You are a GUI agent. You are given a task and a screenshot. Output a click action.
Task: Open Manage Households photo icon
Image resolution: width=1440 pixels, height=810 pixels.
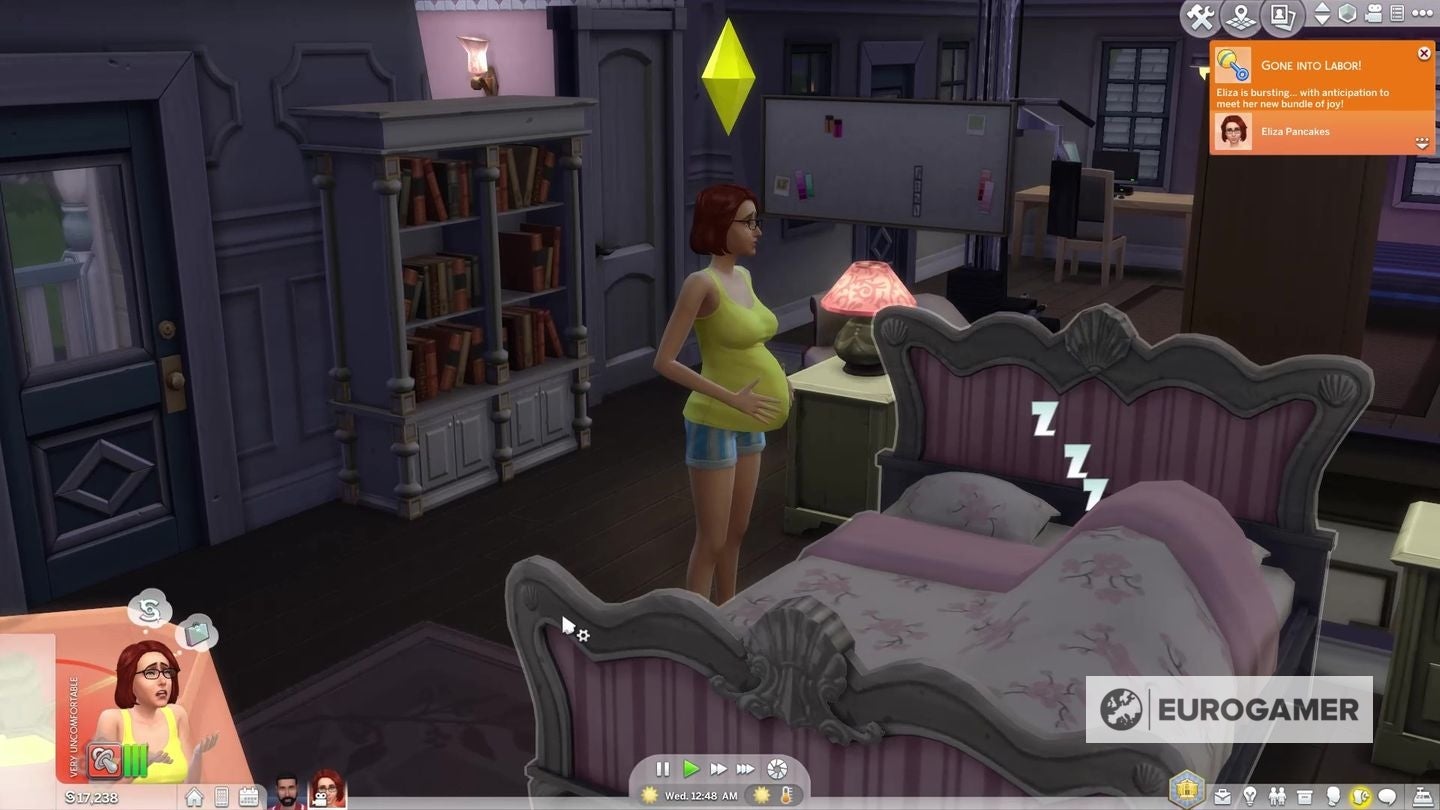[1281, 15]
